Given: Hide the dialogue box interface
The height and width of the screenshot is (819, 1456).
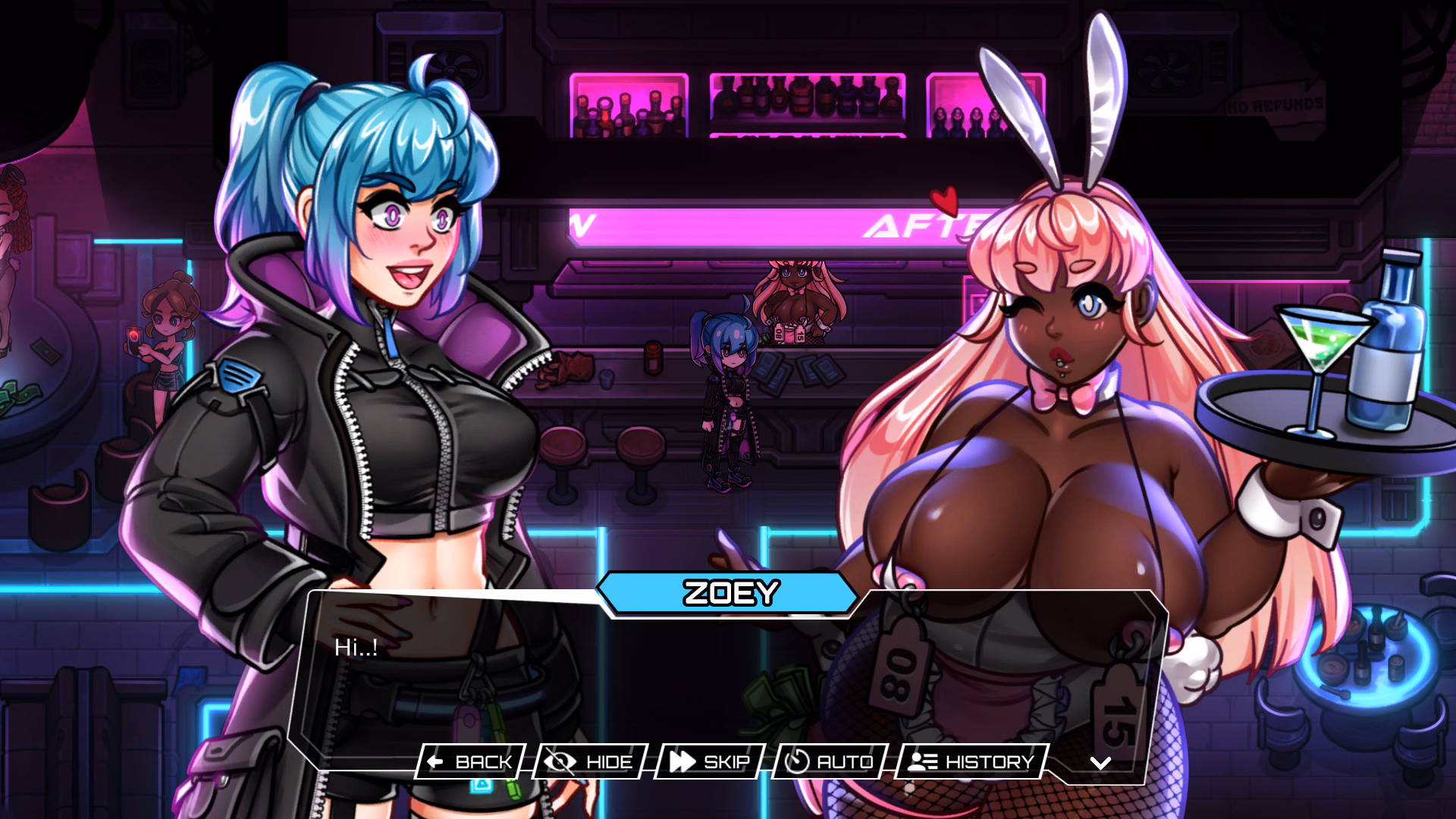Looking at the screenshot, I should tap(591, 762).
